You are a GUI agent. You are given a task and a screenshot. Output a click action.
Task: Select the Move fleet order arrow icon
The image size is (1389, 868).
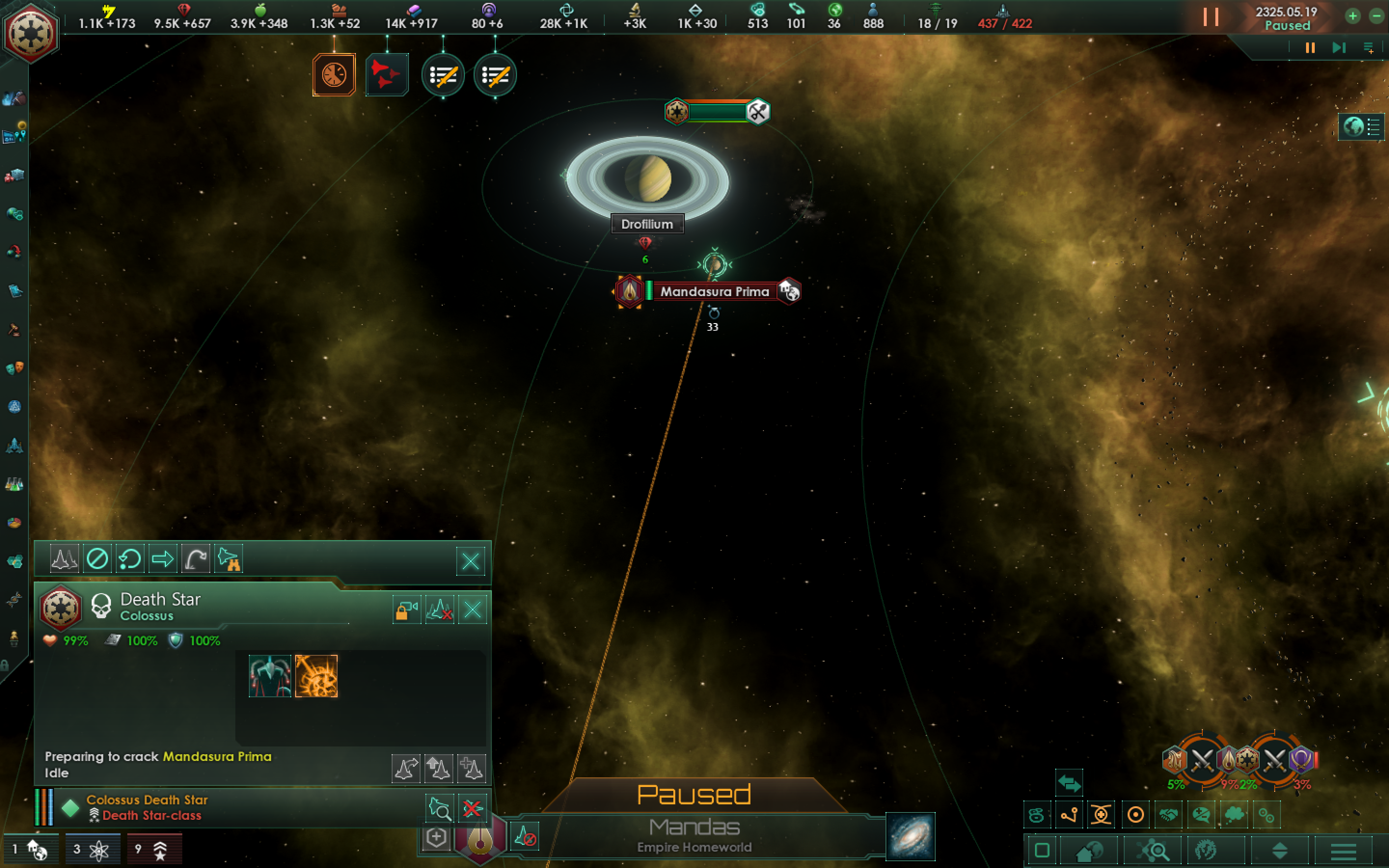click(163, 558)
